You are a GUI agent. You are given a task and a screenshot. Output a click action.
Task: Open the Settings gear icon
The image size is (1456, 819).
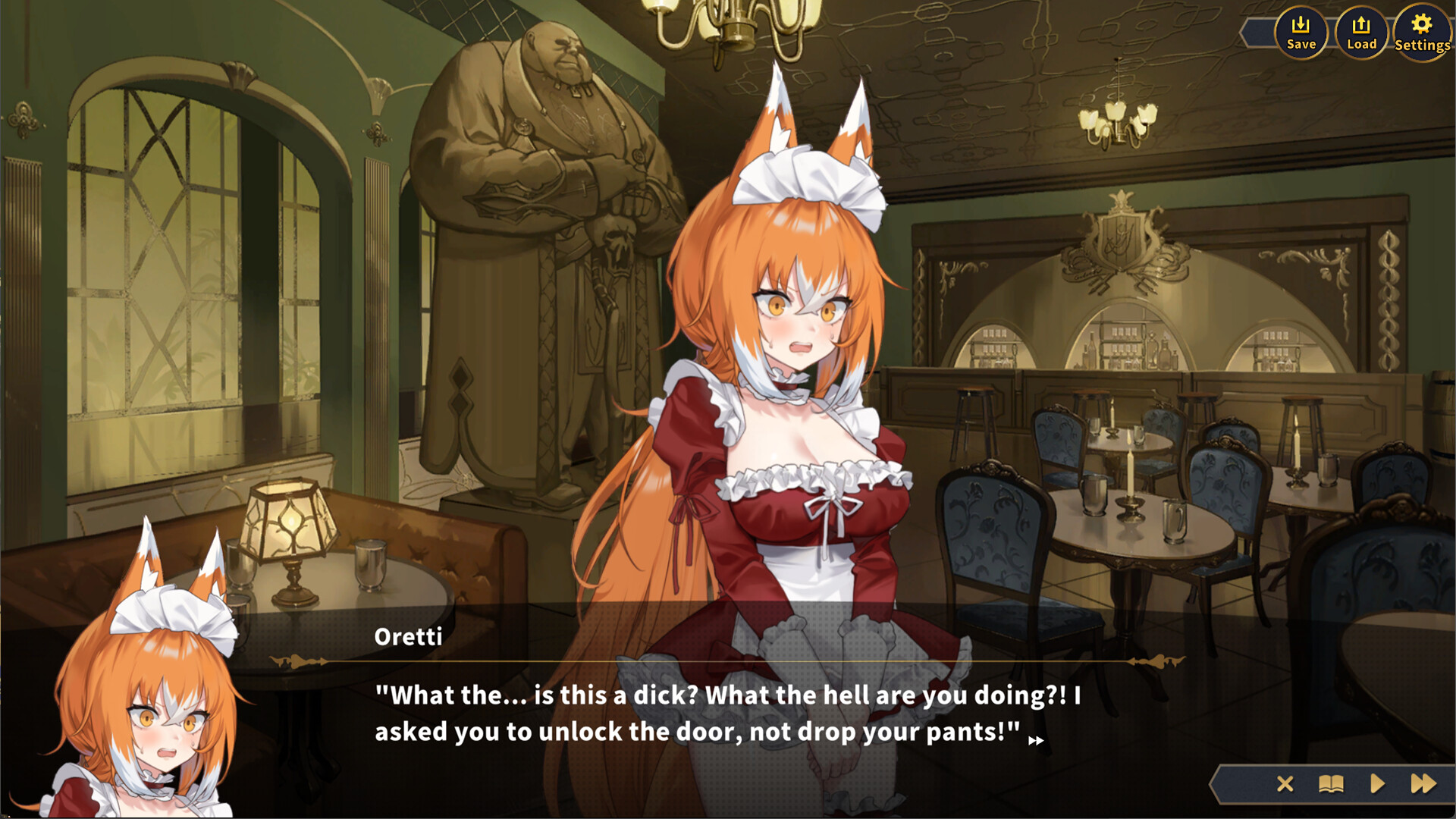tap(1422, 25)
